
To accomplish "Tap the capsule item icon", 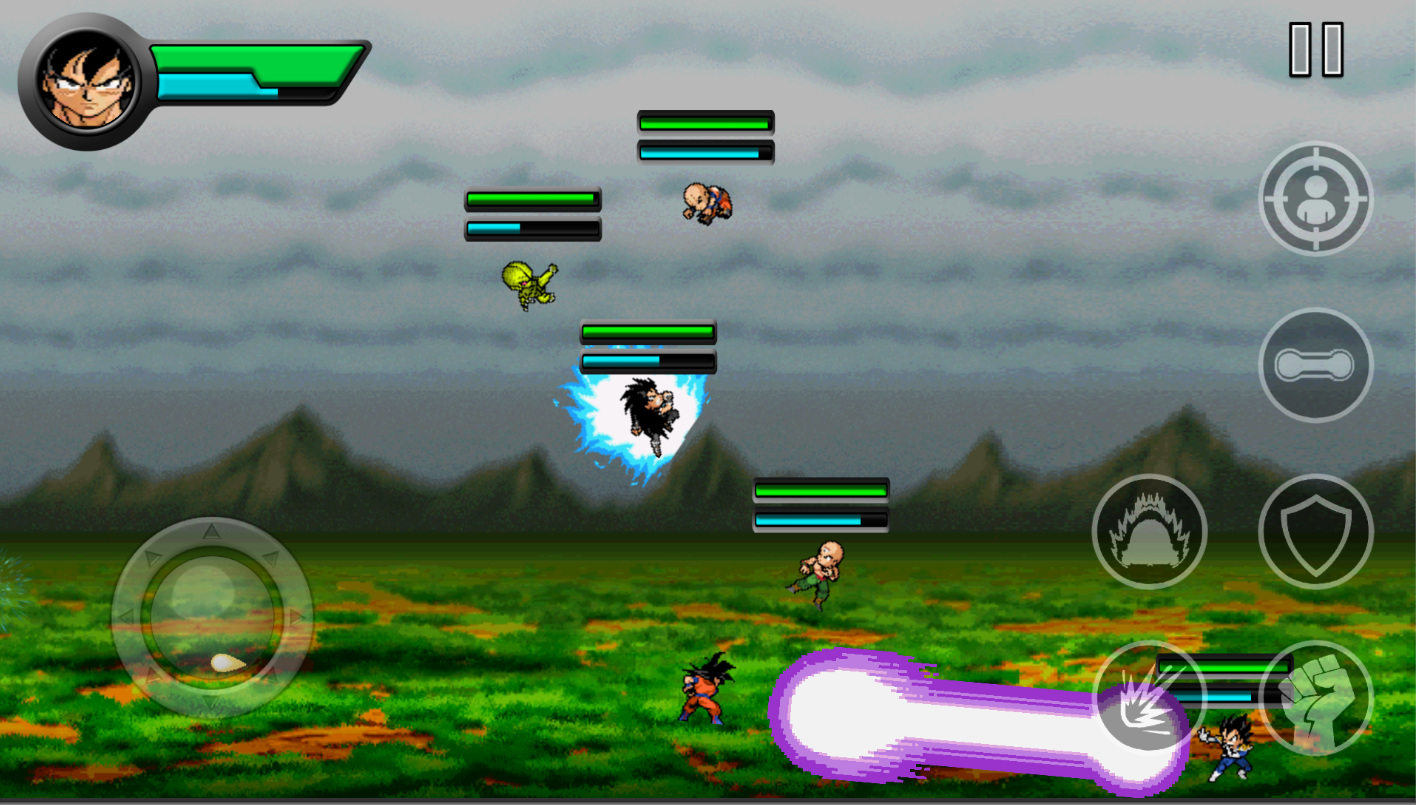I will point(1316,364).
